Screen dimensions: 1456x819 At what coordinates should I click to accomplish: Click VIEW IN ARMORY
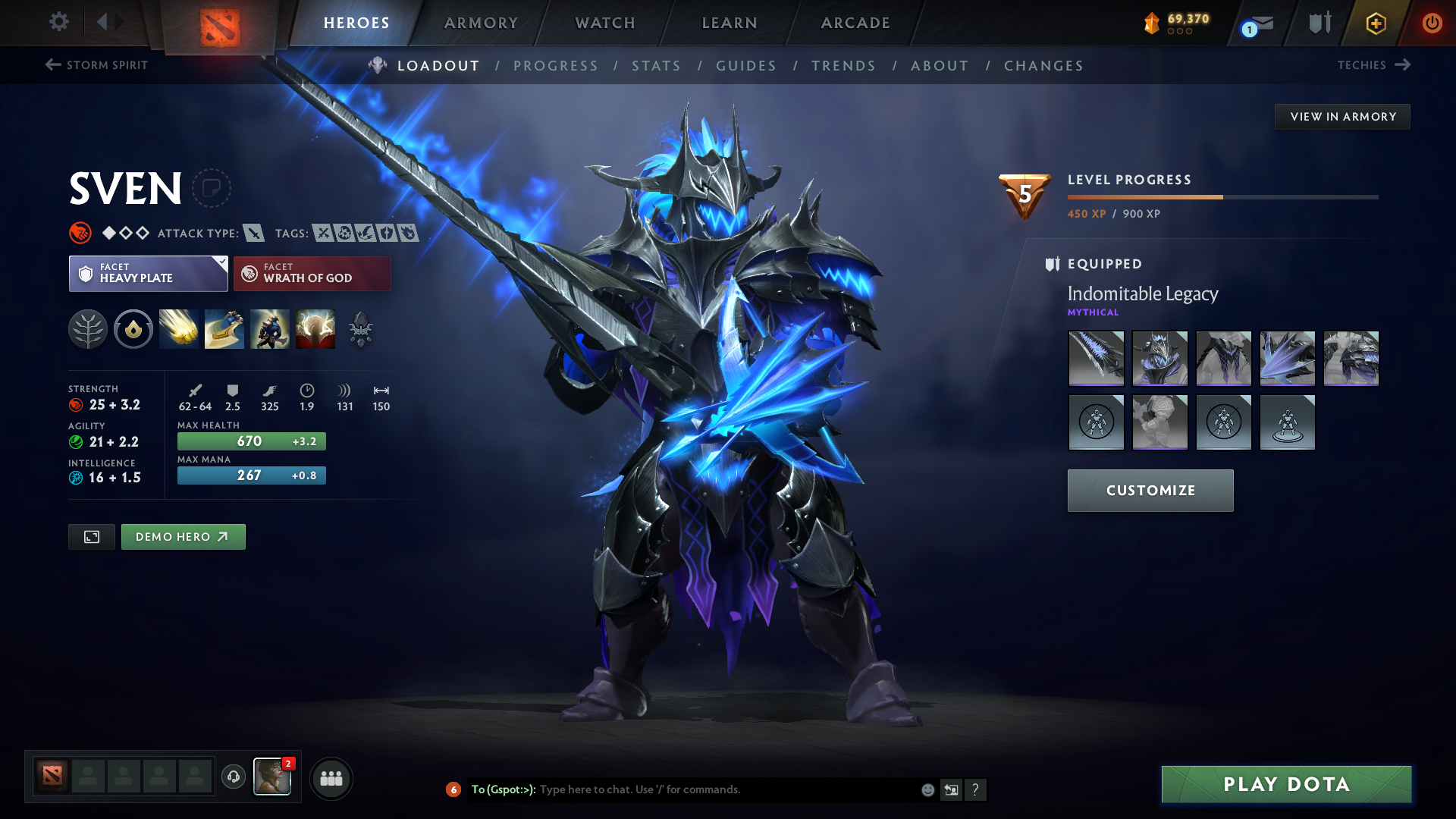click(x=1342, y=116)
